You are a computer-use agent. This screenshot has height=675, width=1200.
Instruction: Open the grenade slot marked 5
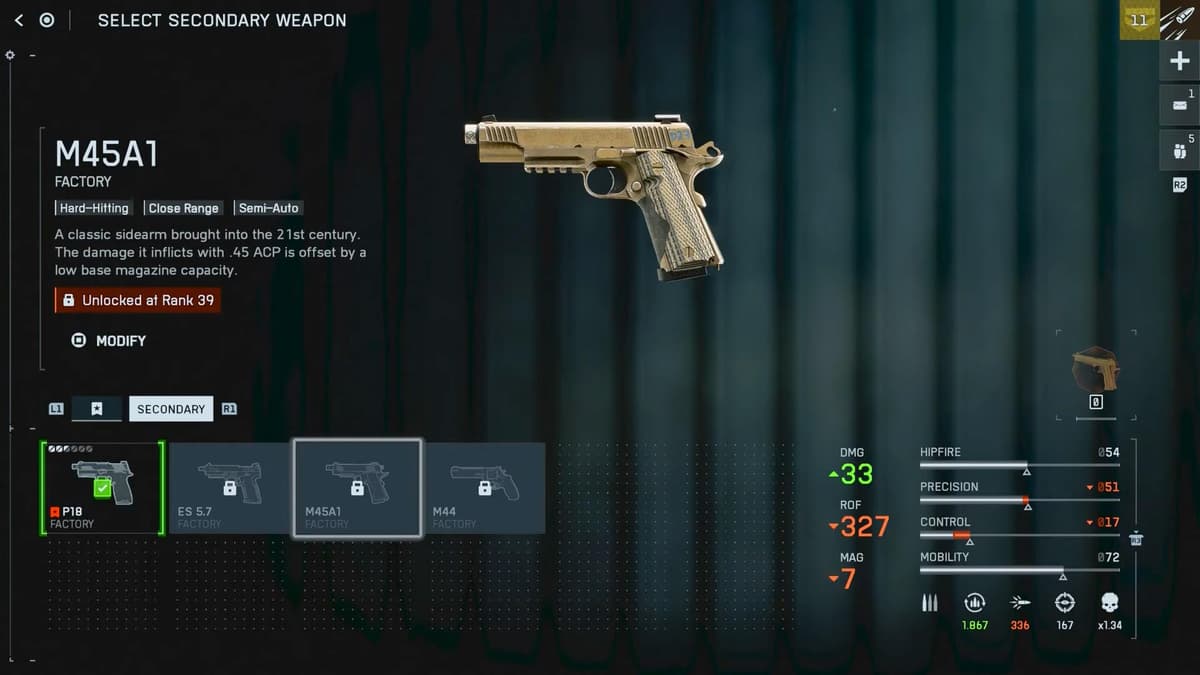[x=1179, y=150]
